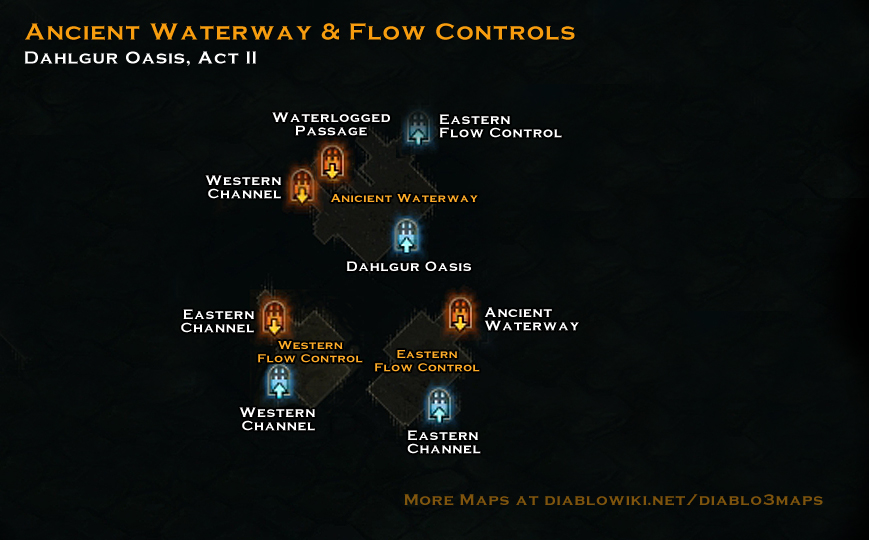Click the Waterlogged Passage exit marker
The height and width of the screenshot is (540, 869).
pyautogui.click(x=332, y=162)
